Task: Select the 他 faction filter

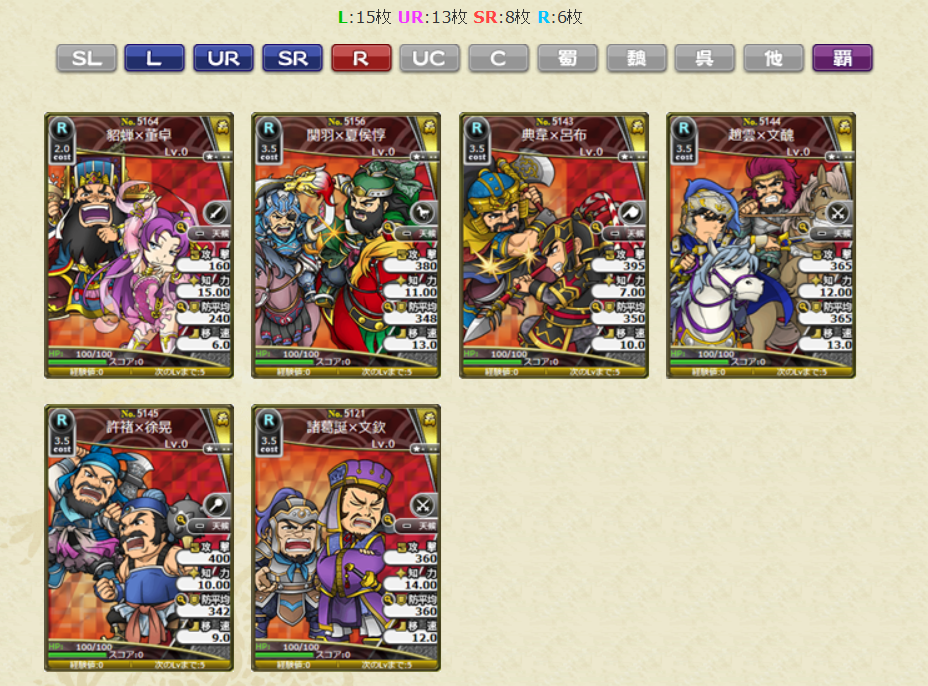Action: click(773, 58)
